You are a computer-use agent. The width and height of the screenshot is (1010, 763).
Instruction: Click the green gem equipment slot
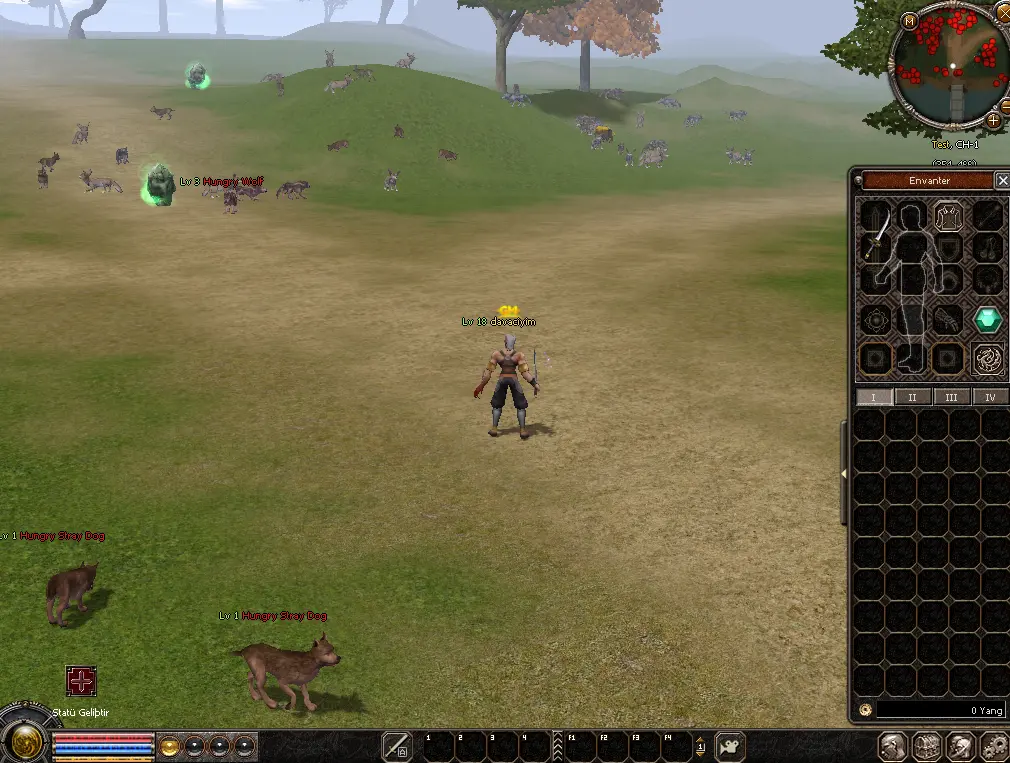click(988, 320)
